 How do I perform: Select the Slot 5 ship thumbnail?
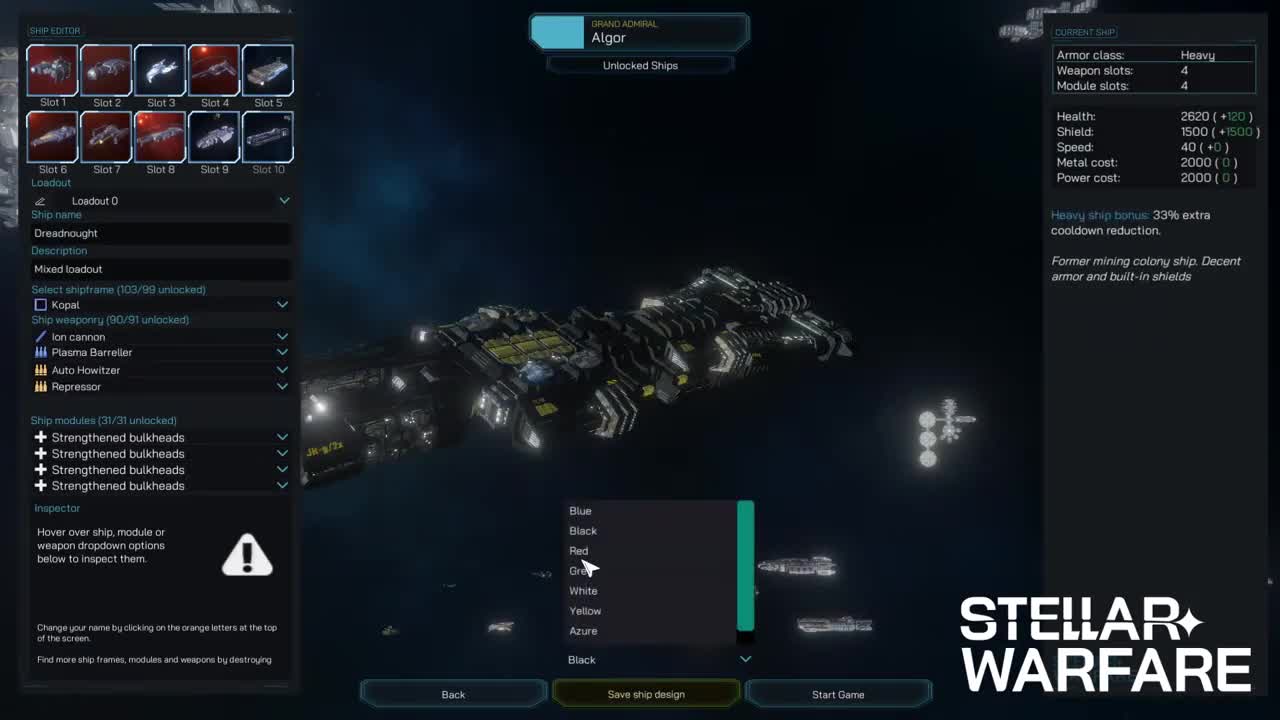[266, 69]
